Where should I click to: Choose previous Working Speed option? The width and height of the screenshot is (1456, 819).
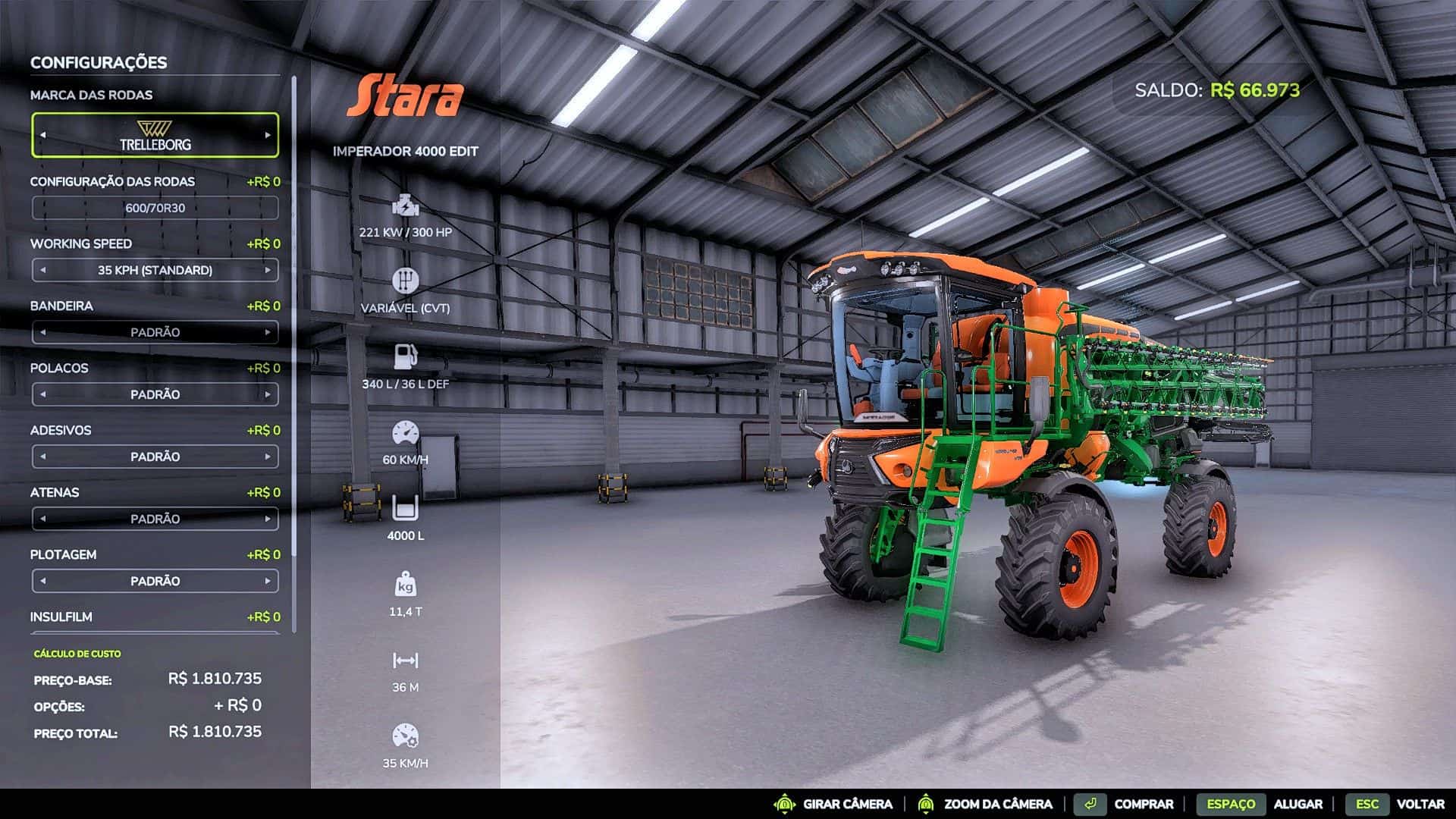click(x=43, y=270)
